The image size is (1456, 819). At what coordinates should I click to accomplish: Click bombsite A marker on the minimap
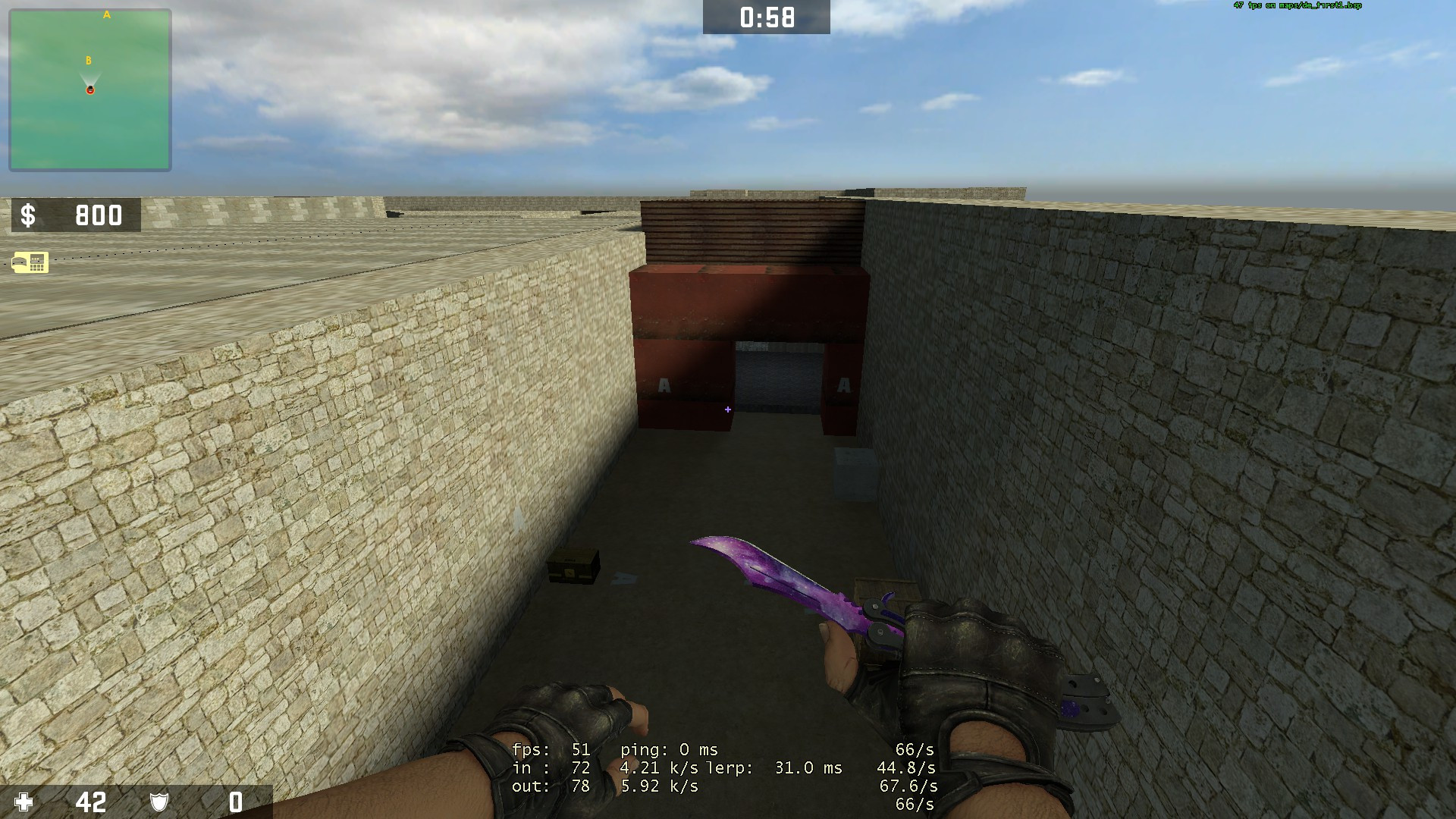(105, 14)
